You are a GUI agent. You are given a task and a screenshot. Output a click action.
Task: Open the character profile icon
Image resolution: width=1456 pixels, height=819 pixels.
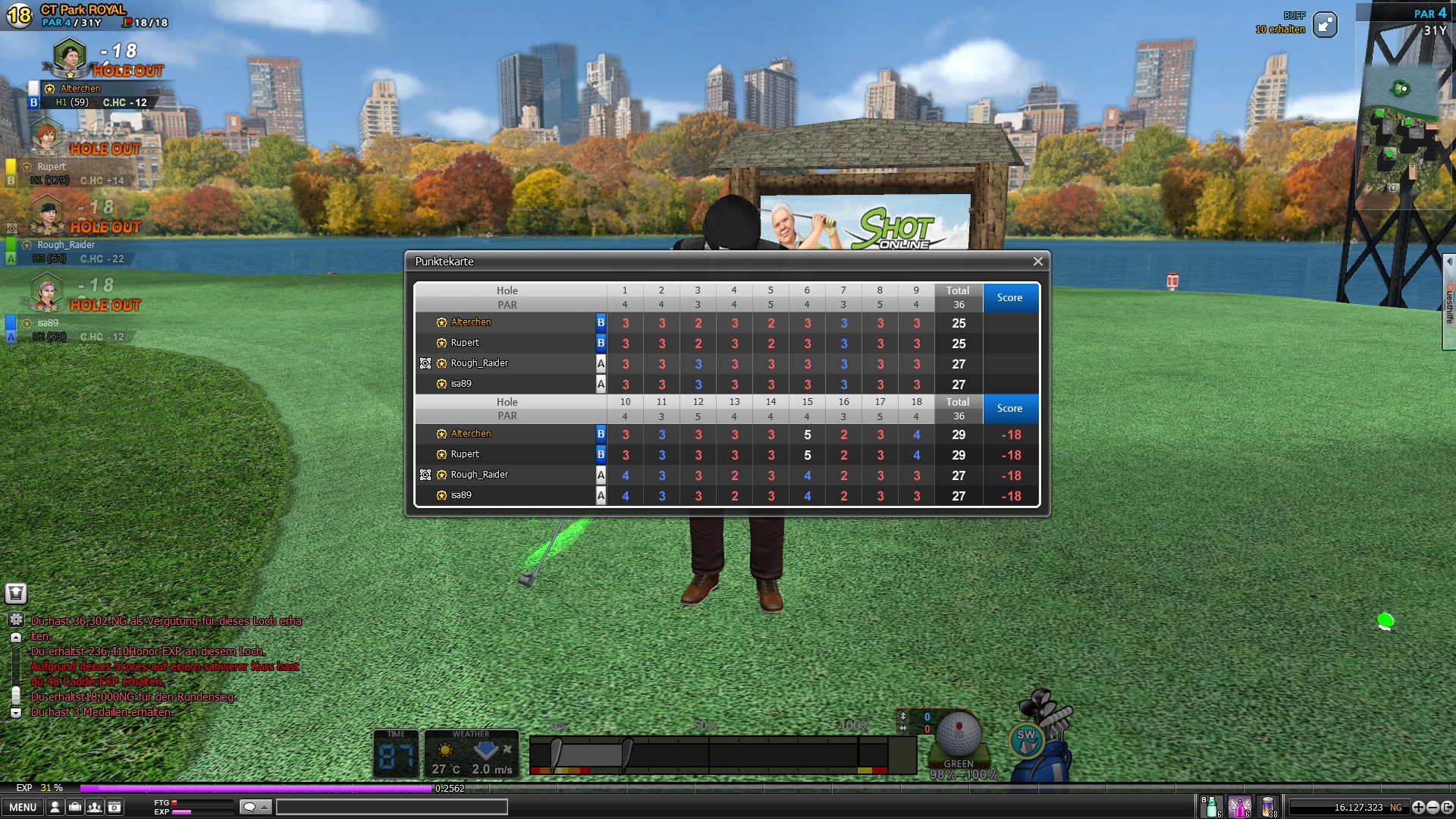55,808
